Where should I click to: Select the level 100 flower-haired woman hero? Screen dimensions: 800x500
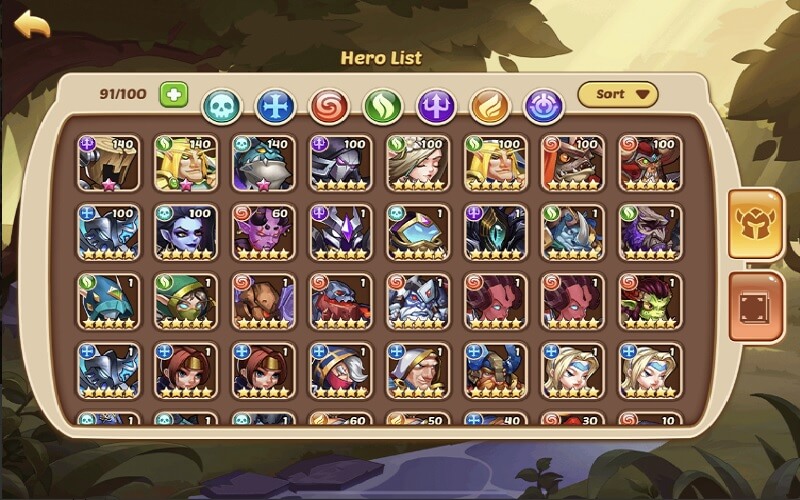(x=418, y=163)
